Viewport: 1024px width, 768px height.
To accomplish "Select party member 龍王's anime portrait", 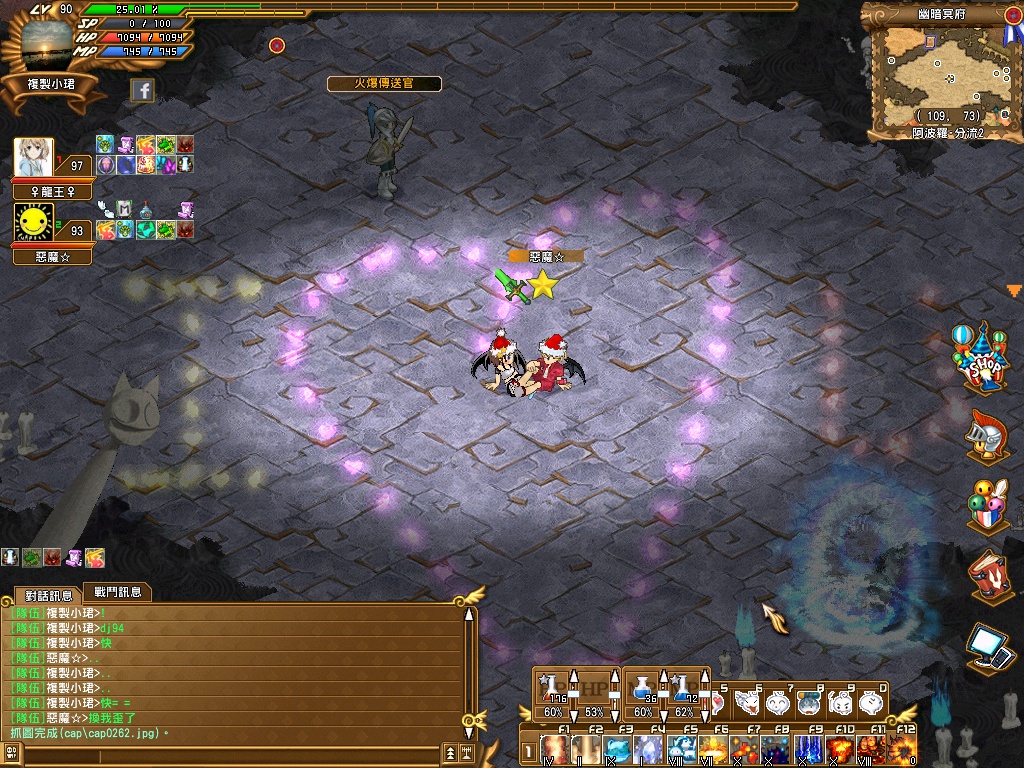I will [34, 158].
